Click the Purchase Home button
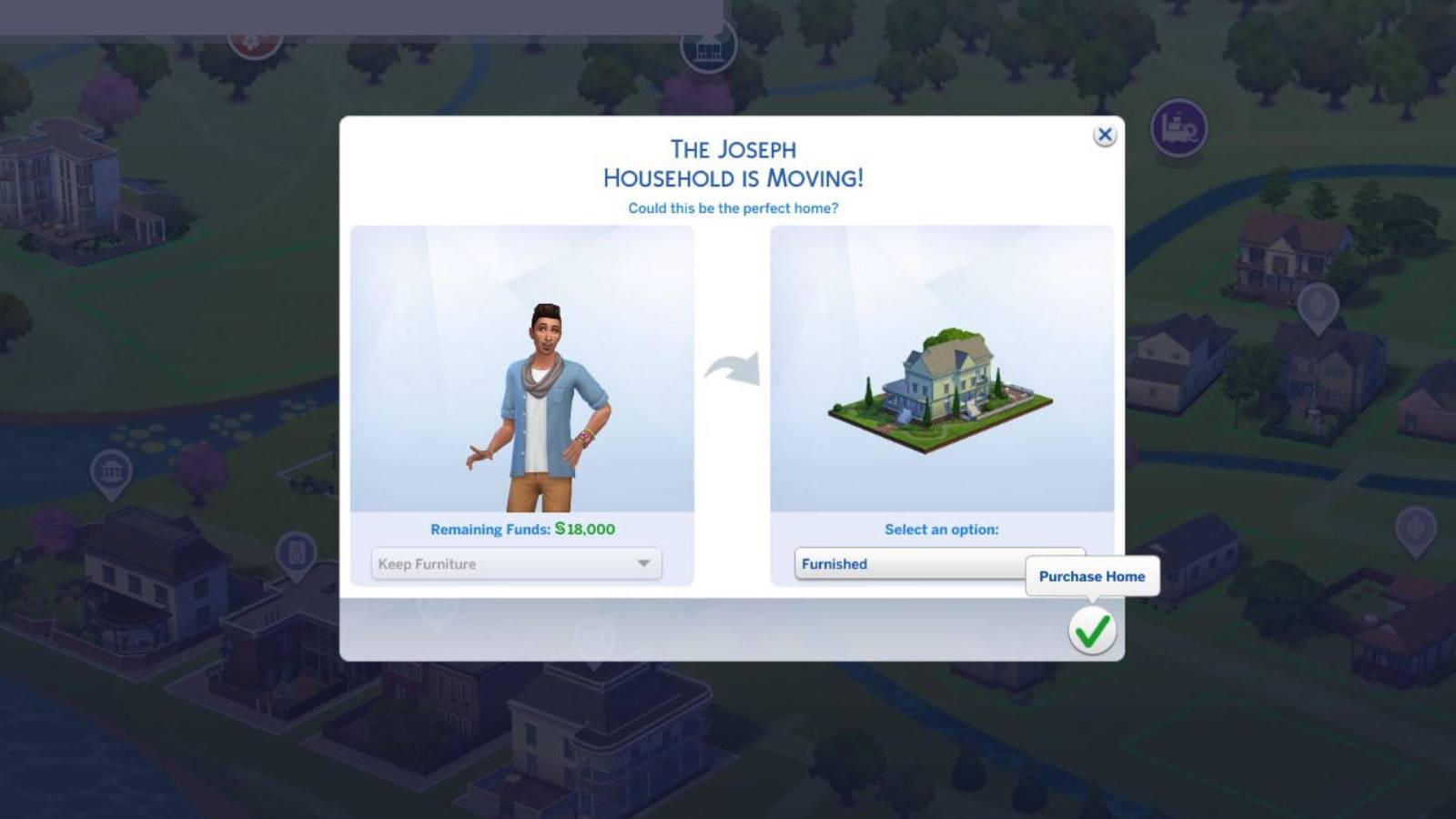This screenshot has width=1456, height=819. point(1091,576)
